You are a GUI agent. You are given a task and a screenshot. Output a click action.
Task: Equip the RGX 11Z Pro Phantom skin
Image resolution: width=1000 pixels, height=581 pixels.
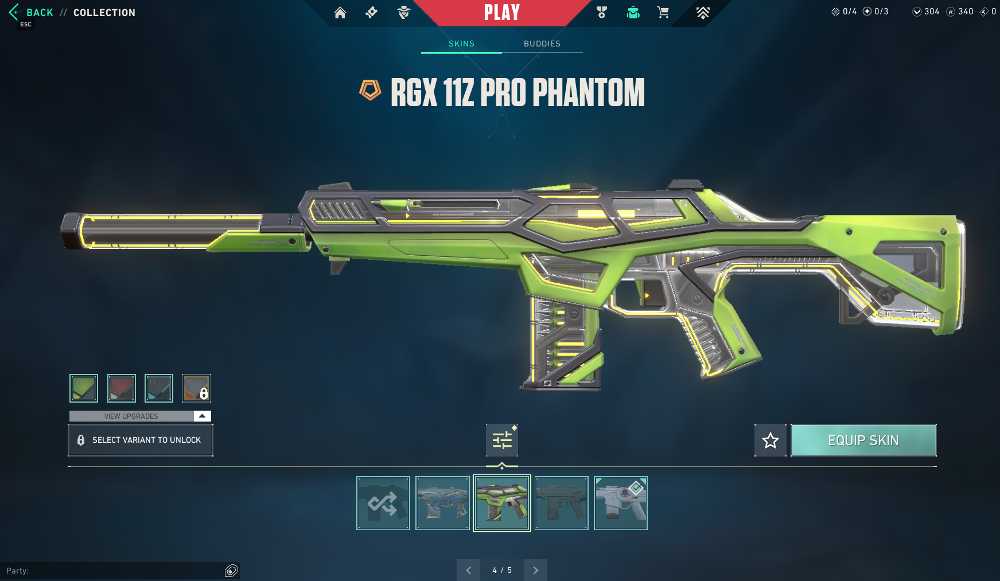863,440
